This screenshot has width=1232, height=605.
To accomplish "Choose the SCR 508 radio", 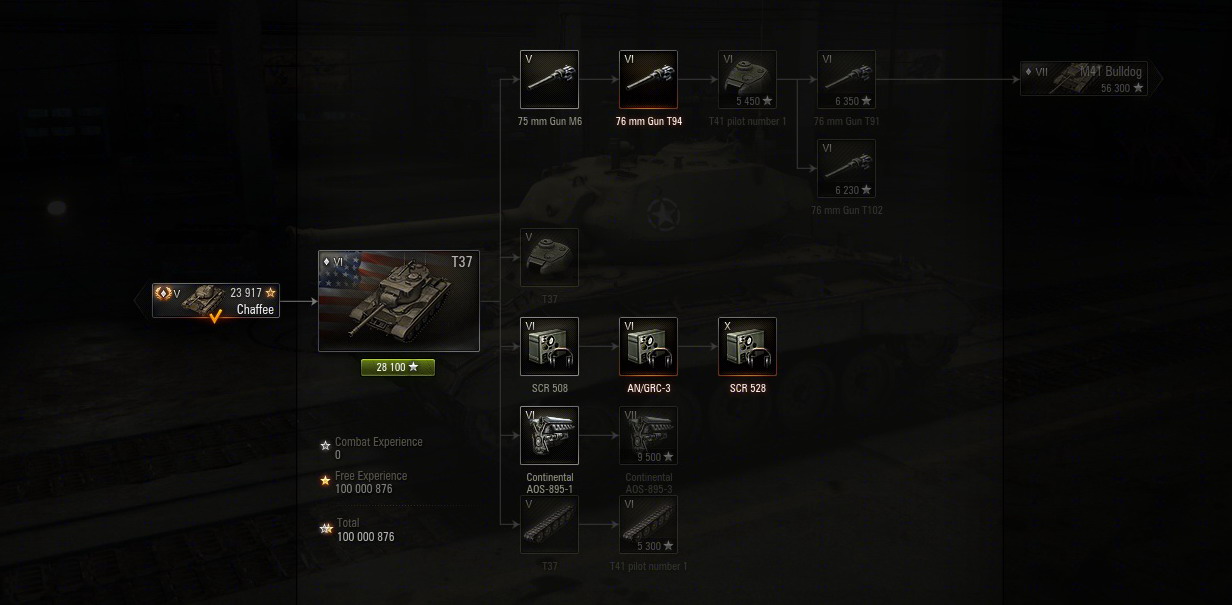I will [x=549, y=346].
